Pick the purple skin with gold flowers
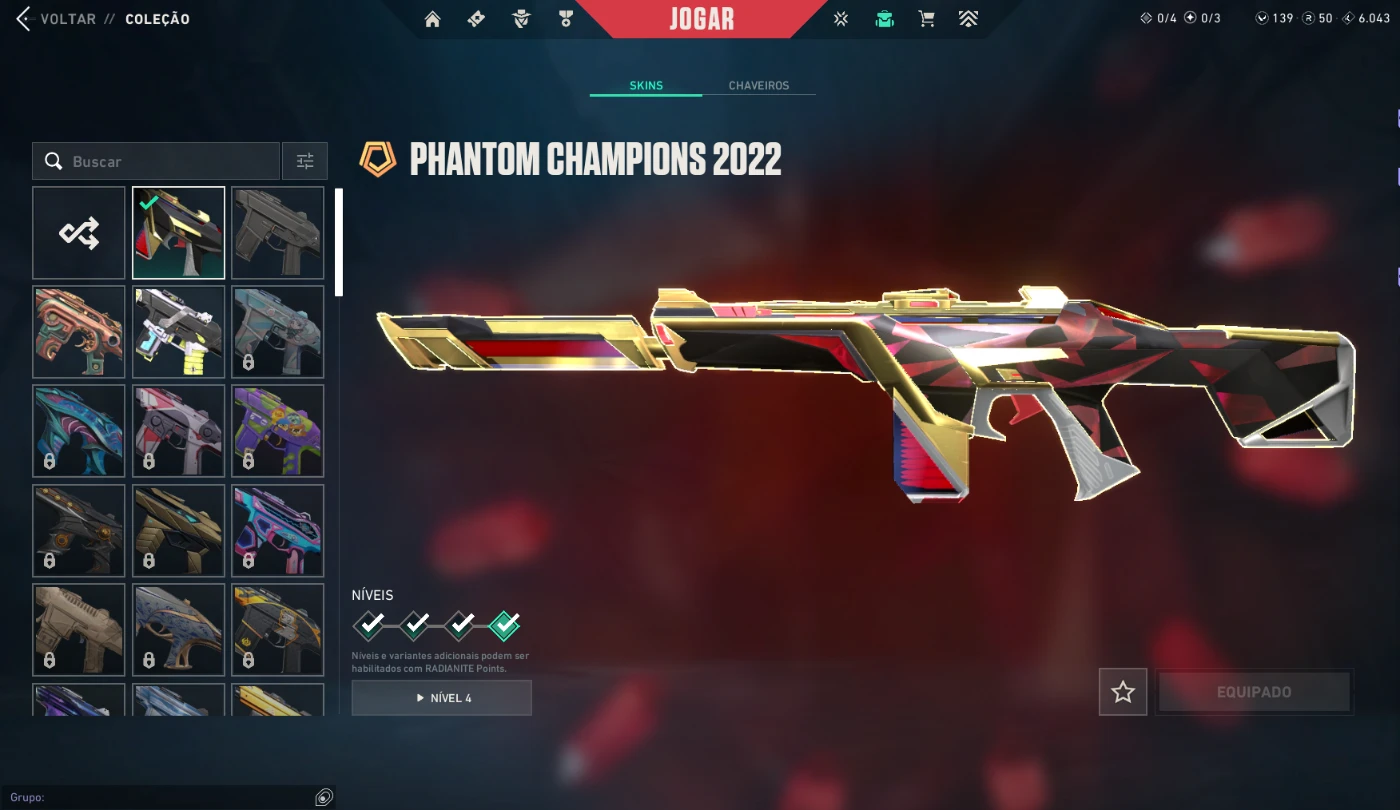Image resolution: width=1400 pixels, height=810 pixels. point(278,431)
